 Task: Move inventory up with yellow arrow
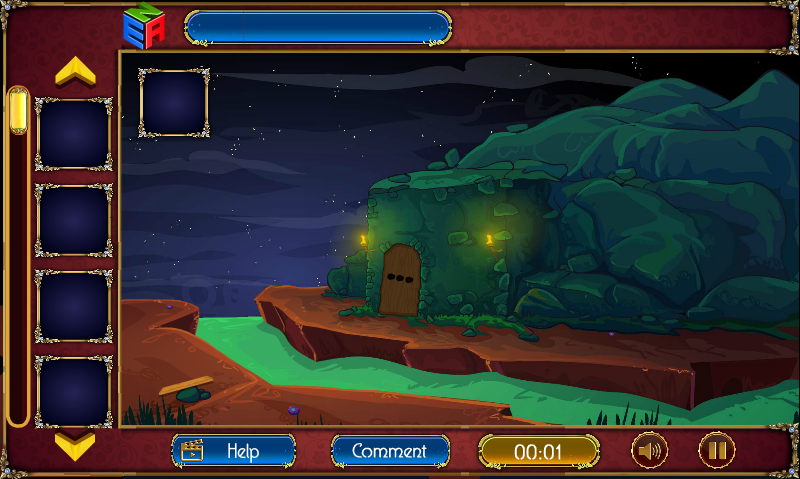75,71
